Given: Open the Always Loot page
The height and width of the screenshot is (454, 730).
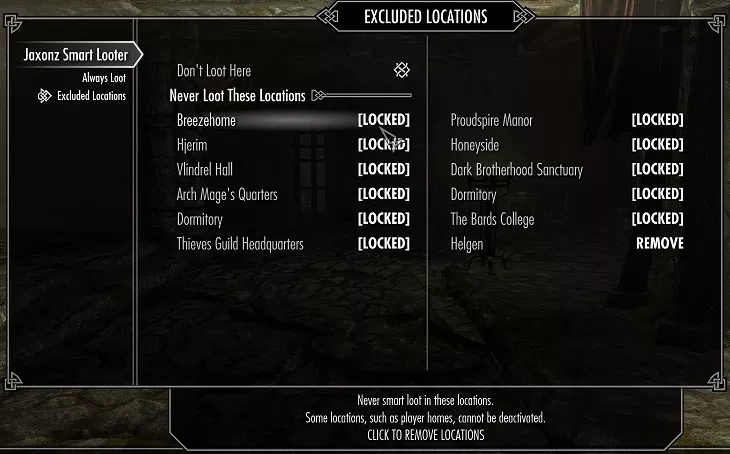Looking at the screenshot, I should tap(104, 77).
